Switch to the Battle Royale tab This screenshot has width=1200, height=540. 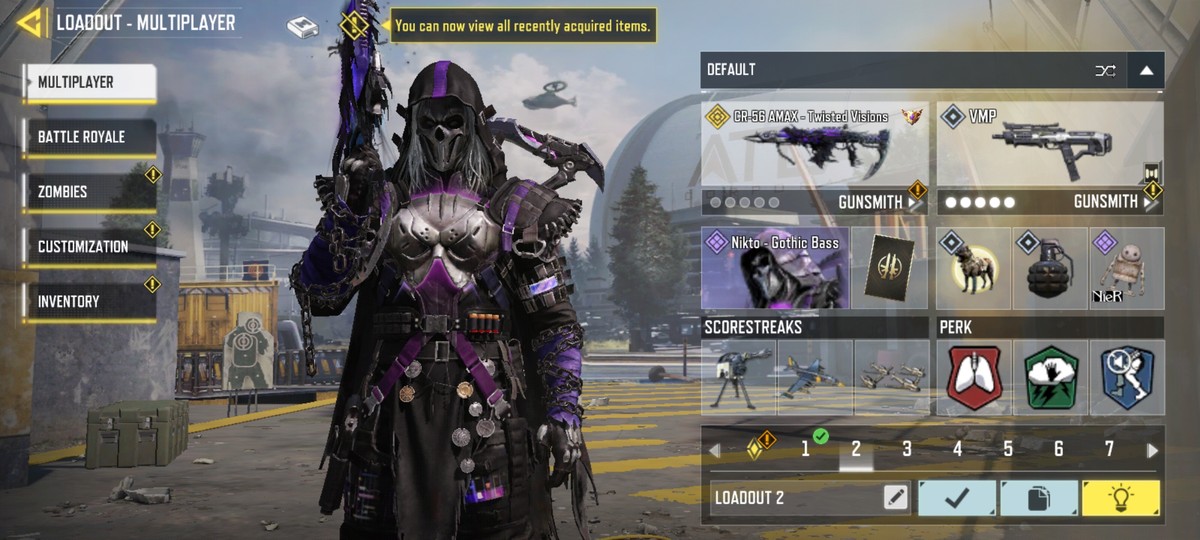point(89,137)
